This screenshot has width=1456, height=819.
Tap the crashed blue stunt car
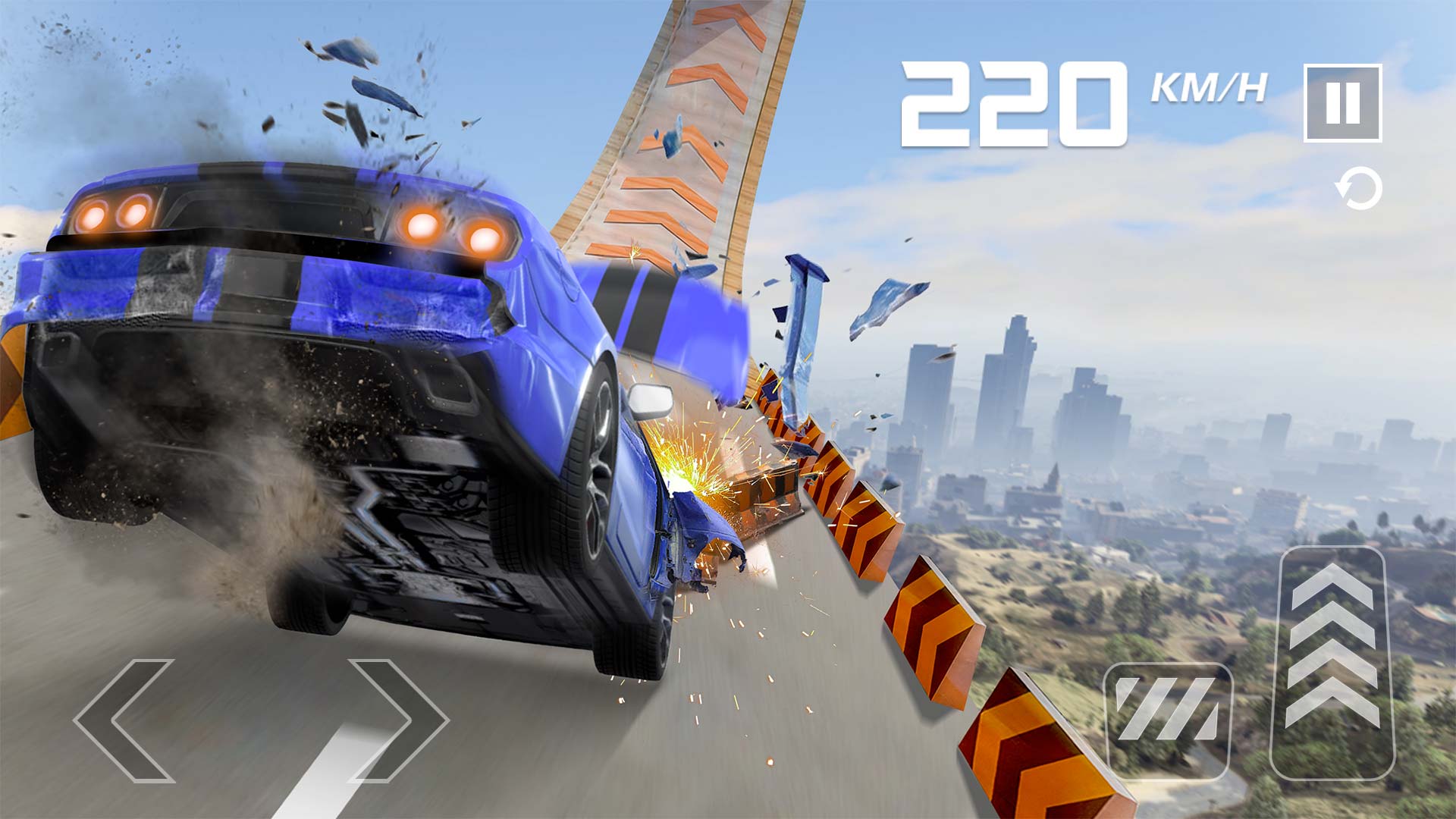pyautogui.click(x=341, y=379)
